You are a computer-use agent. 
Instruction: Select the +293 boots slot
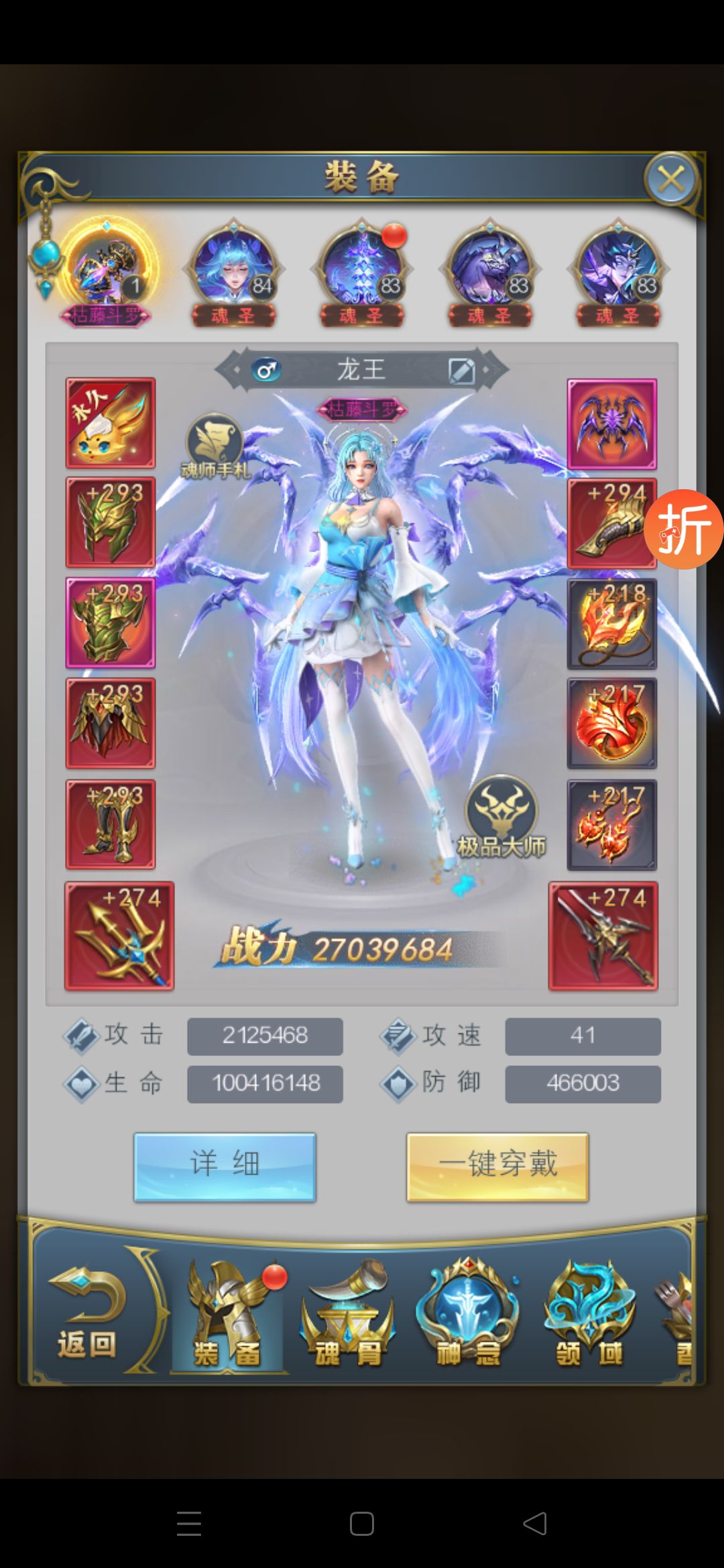[111, 824]
